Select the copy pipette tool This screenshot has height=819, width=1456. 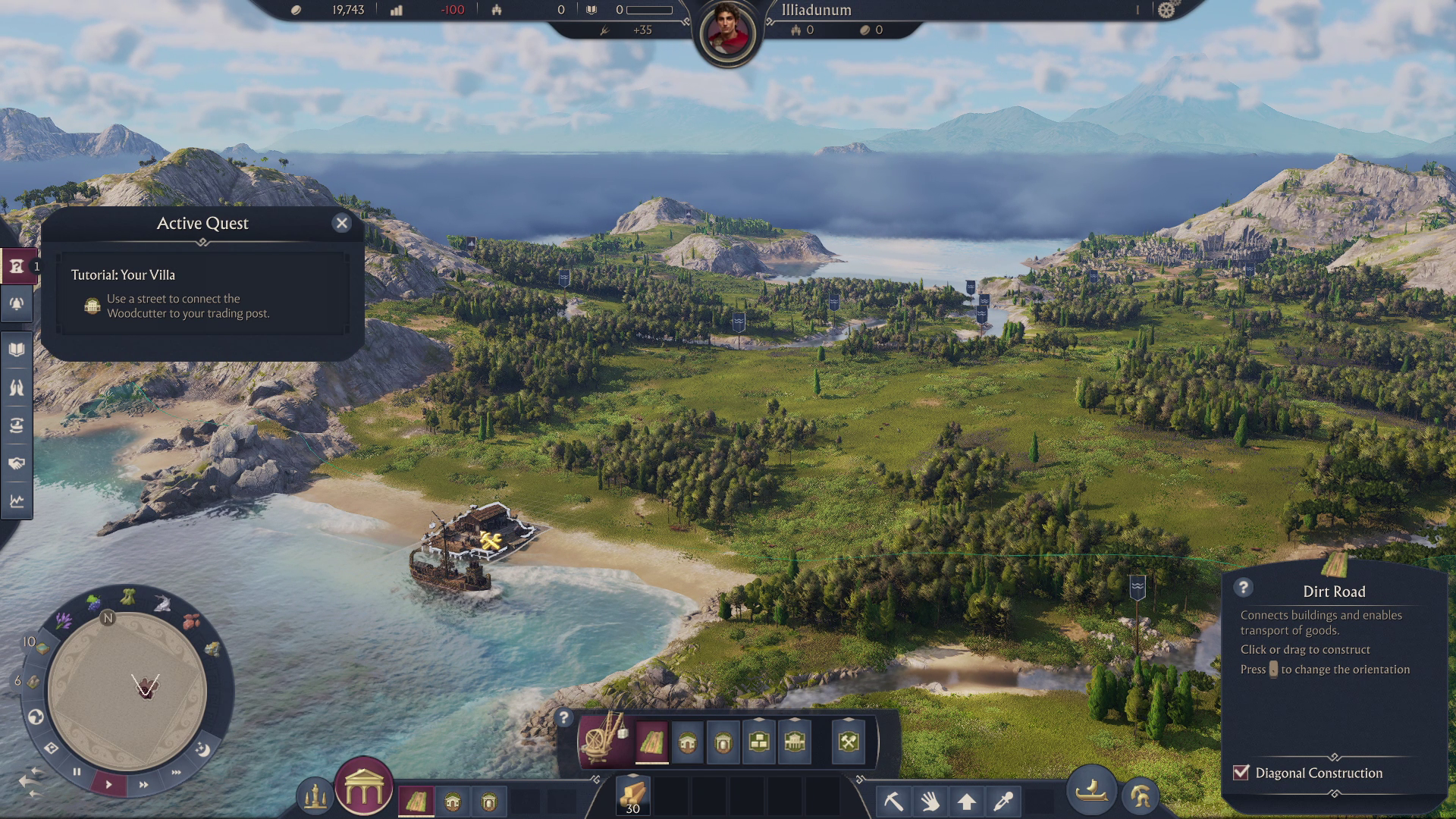coord(1003,800)
